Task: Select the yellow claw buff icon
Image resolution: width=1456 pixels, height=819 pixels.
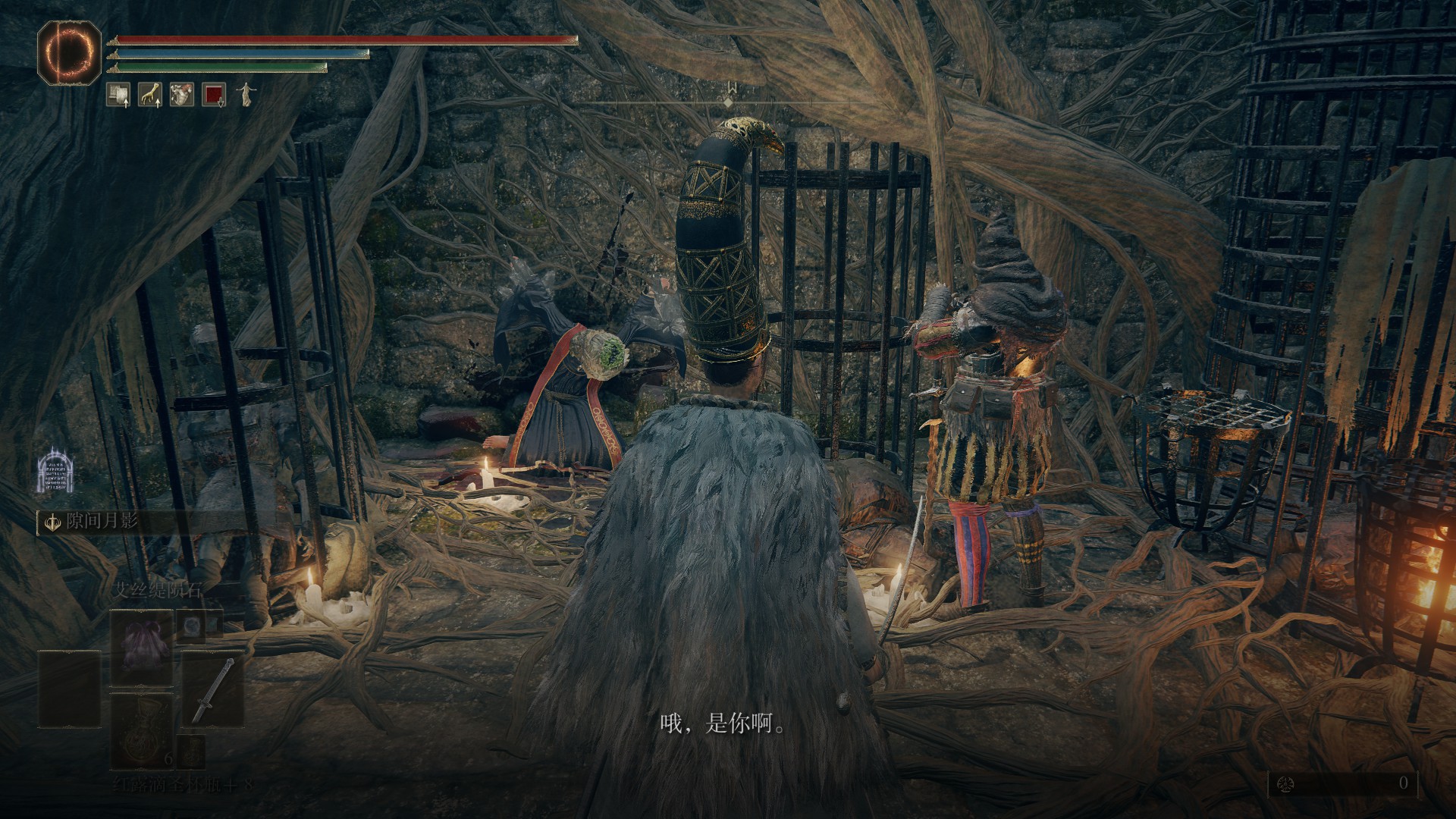Action: pos(149,94)
